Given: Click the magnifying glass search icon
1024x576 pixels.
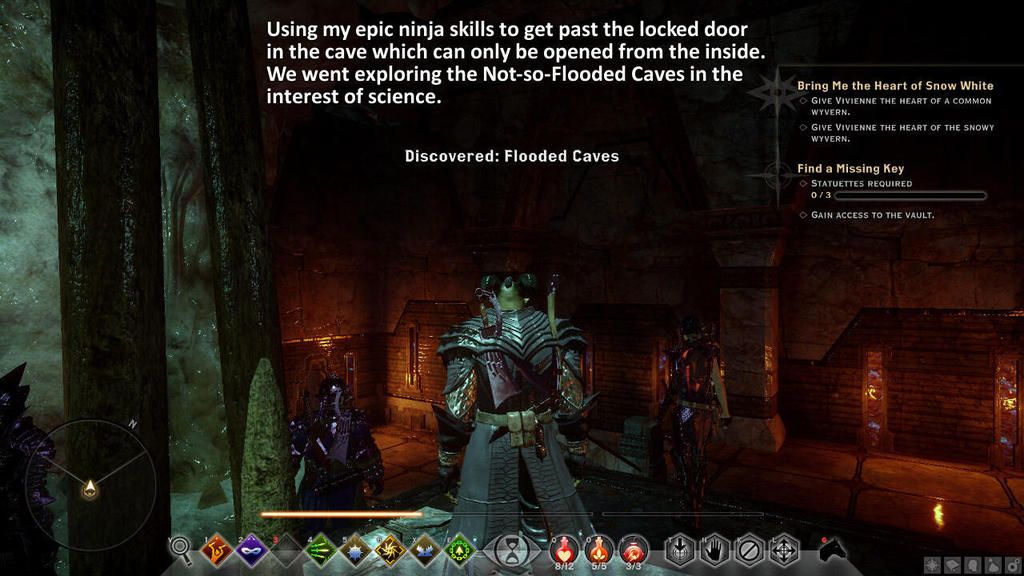Looking at the screenshot, I should [x=181, y=547].
